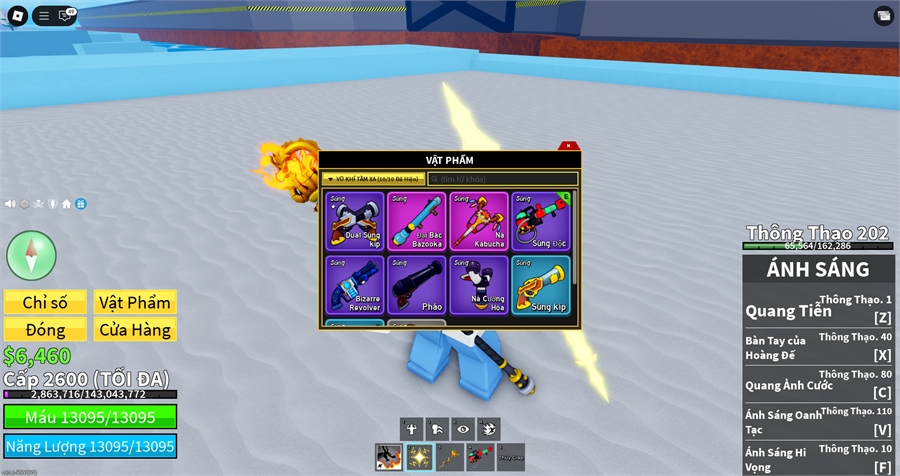
Task: Open the Roblox chat with 49 badge
Action: (67, 15)
